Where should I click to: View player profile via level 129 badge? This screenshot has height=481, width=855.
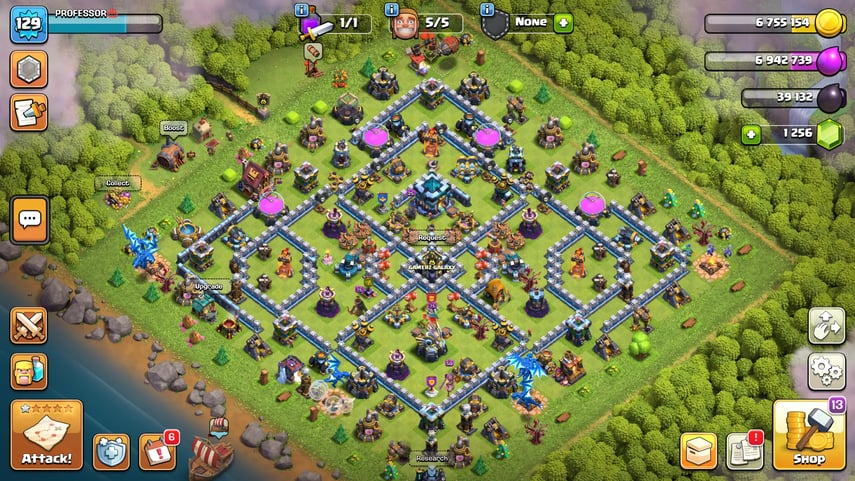29,24
